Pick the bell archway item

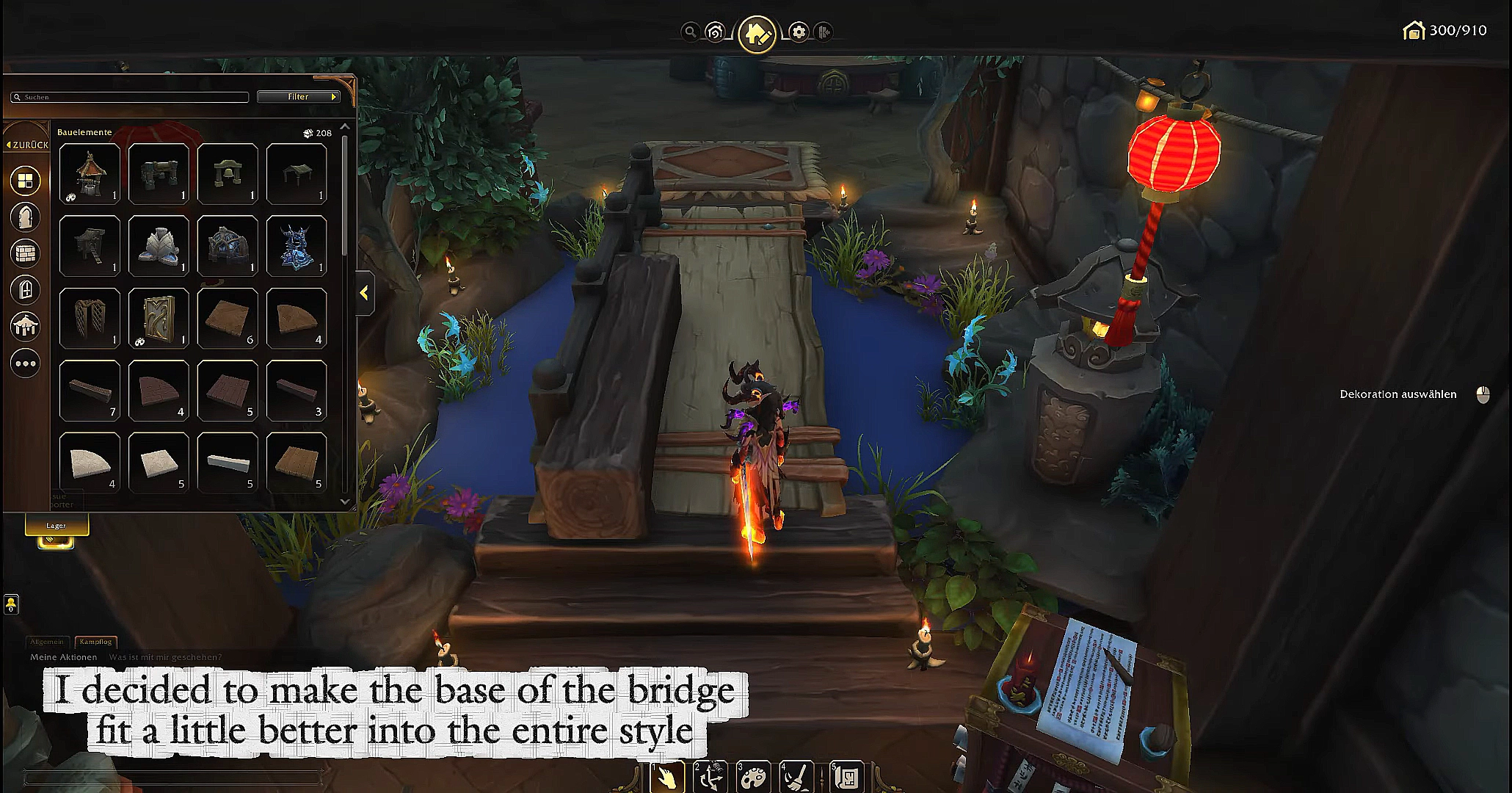click(228, 174)
